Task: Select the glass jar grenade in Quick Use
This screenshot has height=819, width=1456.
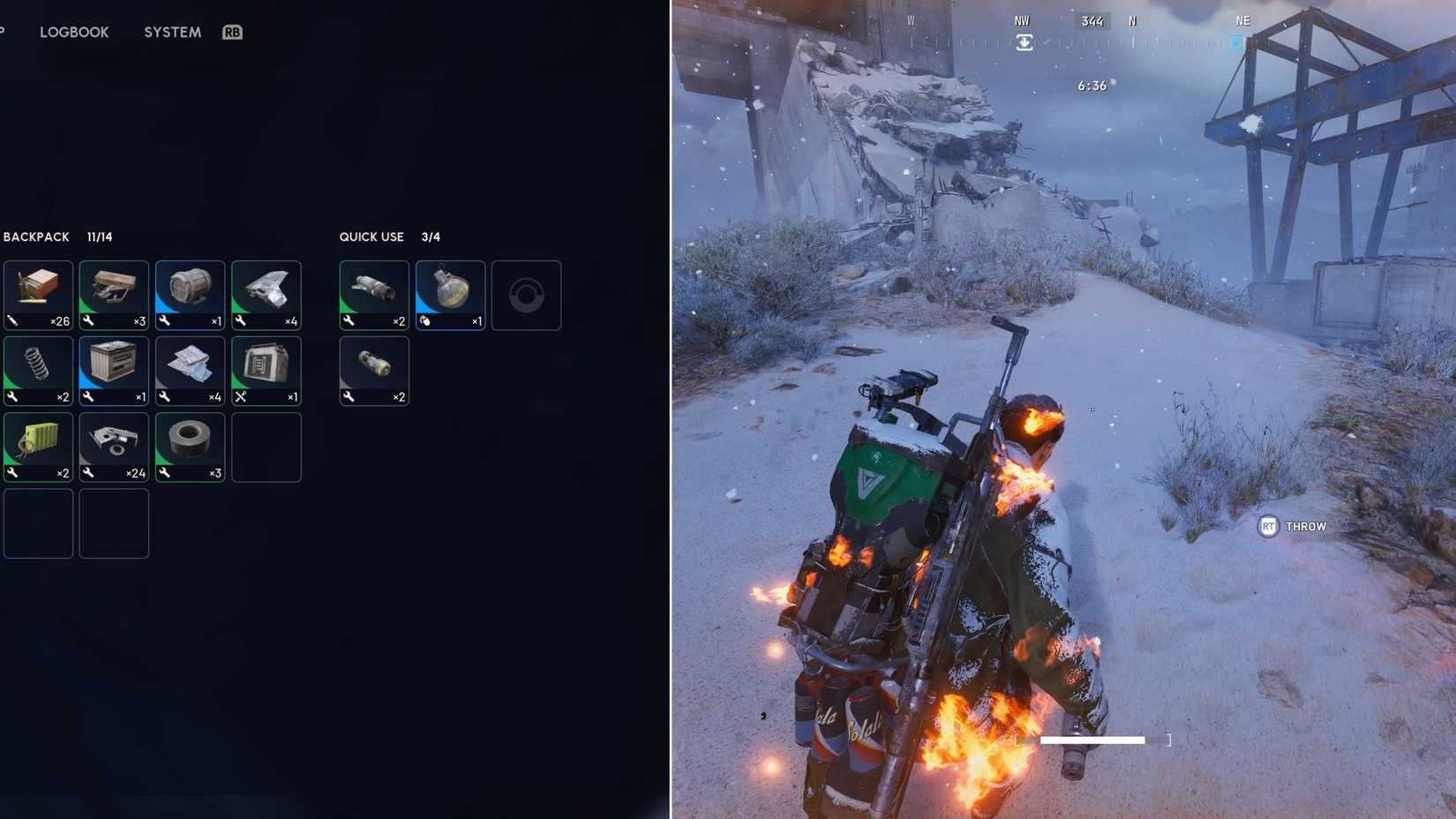Action: pyautogui.click(x=449, y=295)
